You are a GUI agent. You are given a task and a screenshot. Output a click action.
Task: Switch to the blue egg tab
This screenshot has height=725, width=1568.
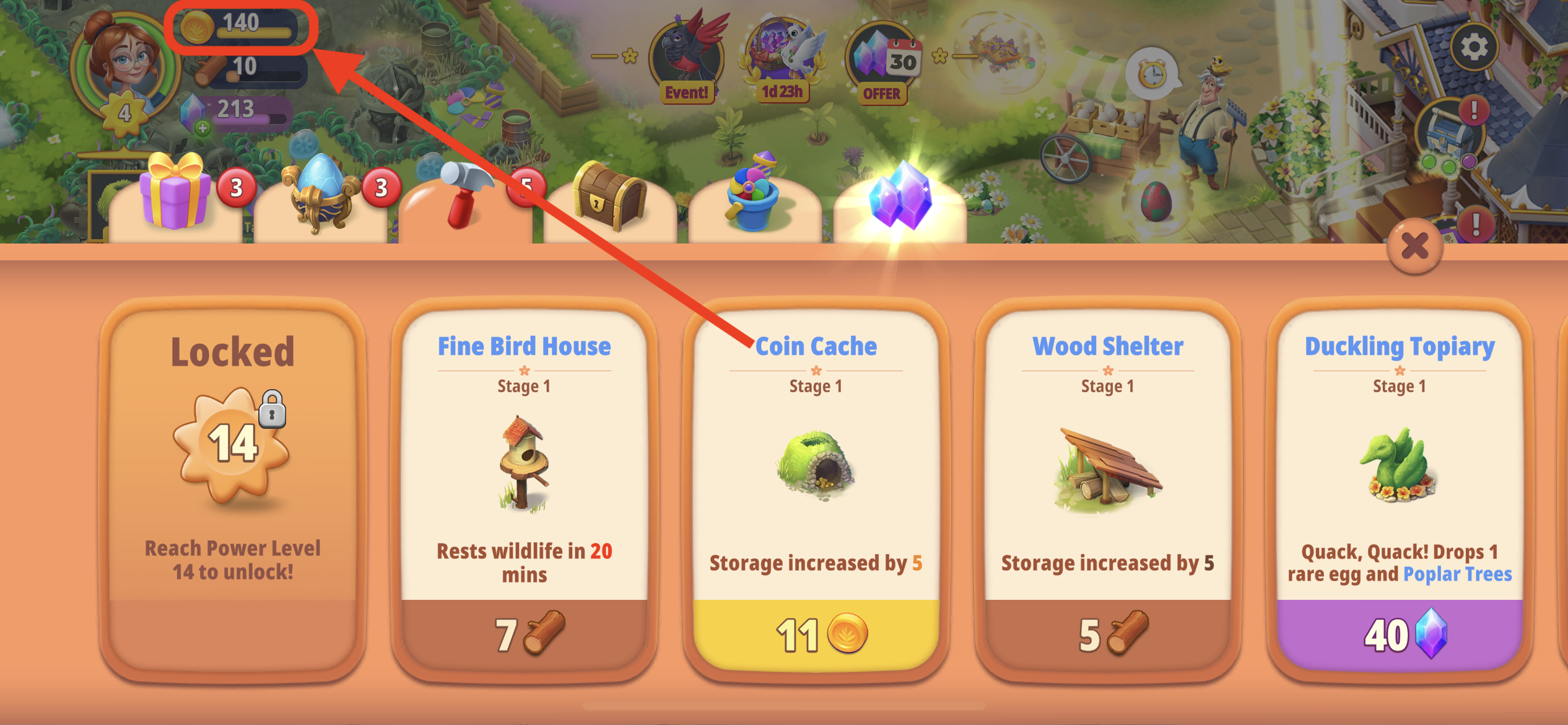click(320, 198)
